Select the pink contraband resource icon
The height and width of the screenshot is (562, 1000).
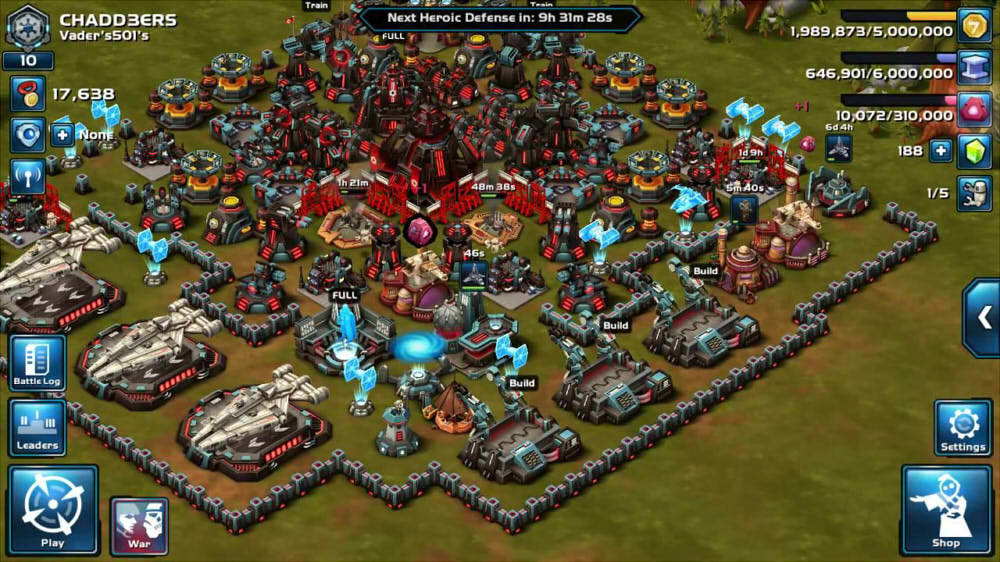[x=974, y=109]
